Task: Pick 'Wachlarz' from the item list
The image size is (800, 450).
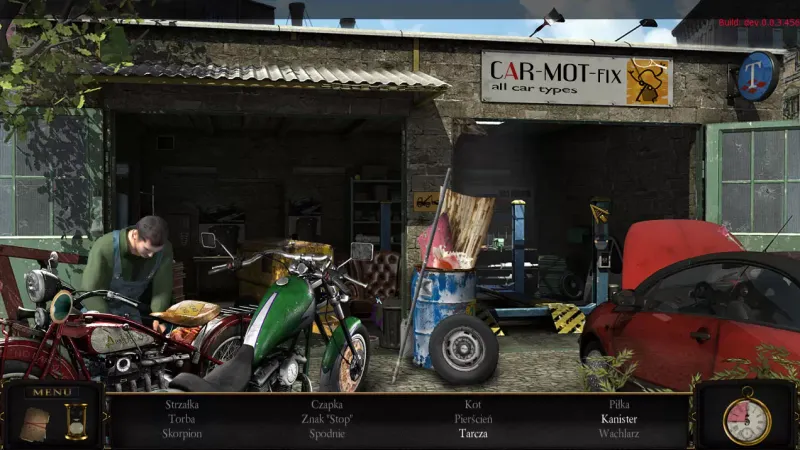Action: point(619,434)
